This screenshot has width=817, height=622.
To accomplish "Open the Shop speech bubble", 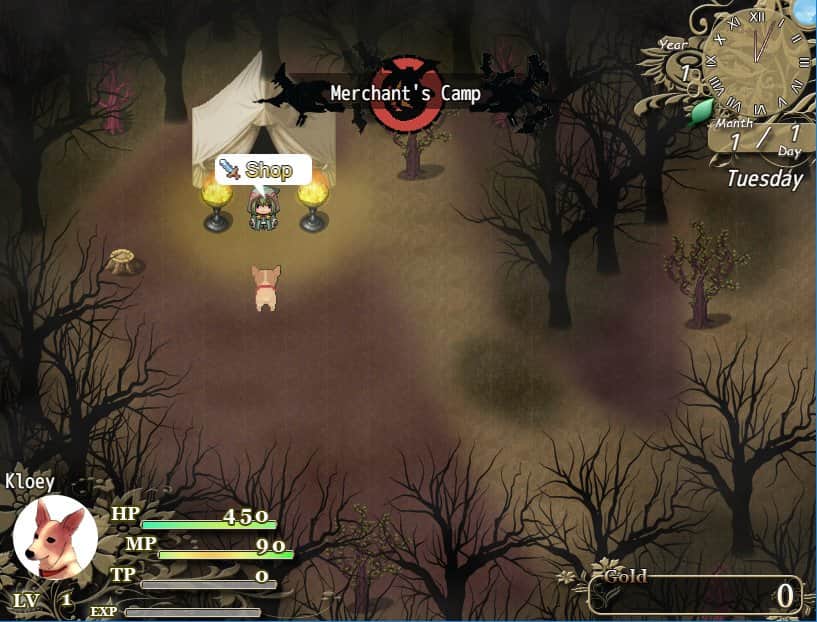I will click(263, 170).
